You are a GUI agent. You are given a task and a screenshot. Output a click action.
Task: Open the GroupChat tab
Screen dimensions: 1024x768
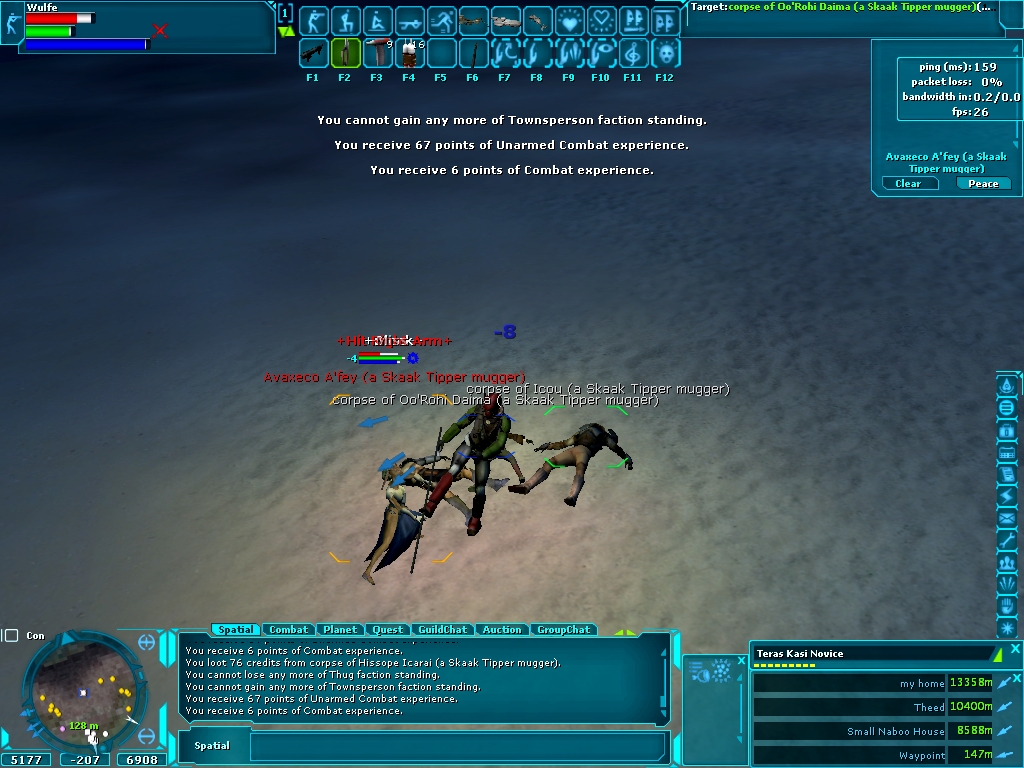click(563, 630)
